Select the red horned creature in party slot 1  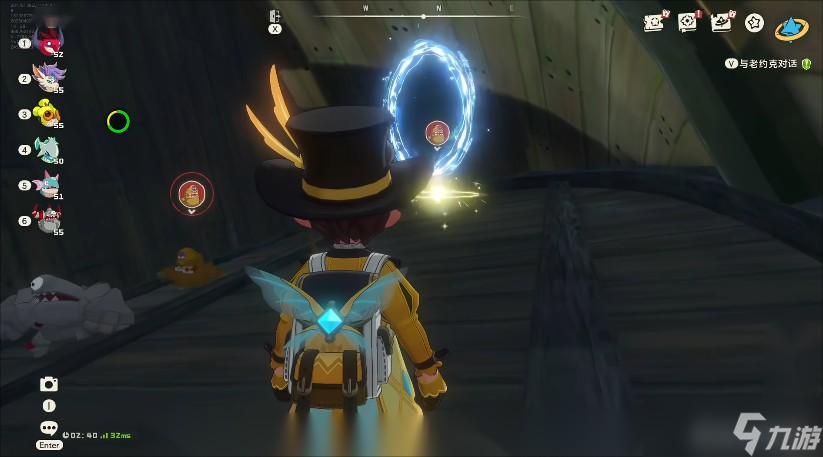47,41
